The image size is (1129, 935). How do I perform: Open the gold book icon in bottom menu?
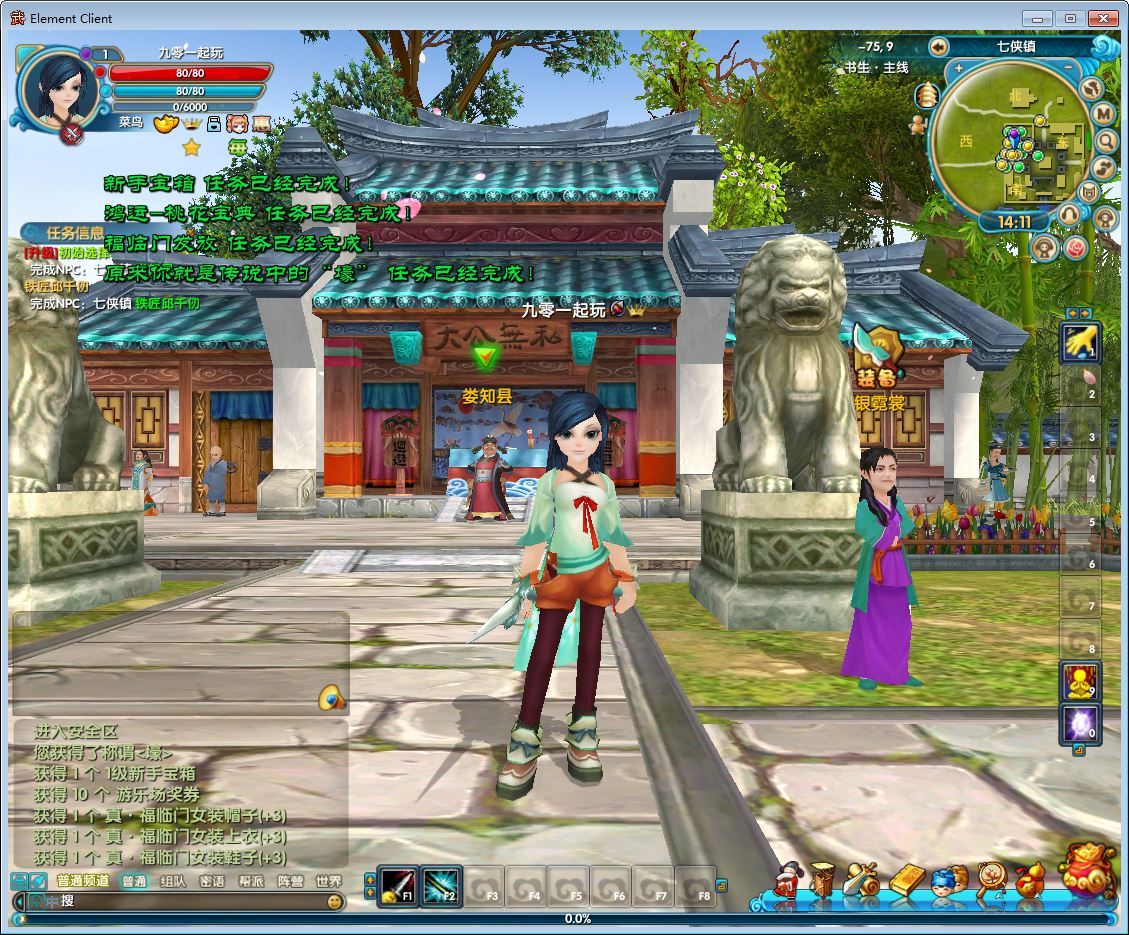pos(907,880)
